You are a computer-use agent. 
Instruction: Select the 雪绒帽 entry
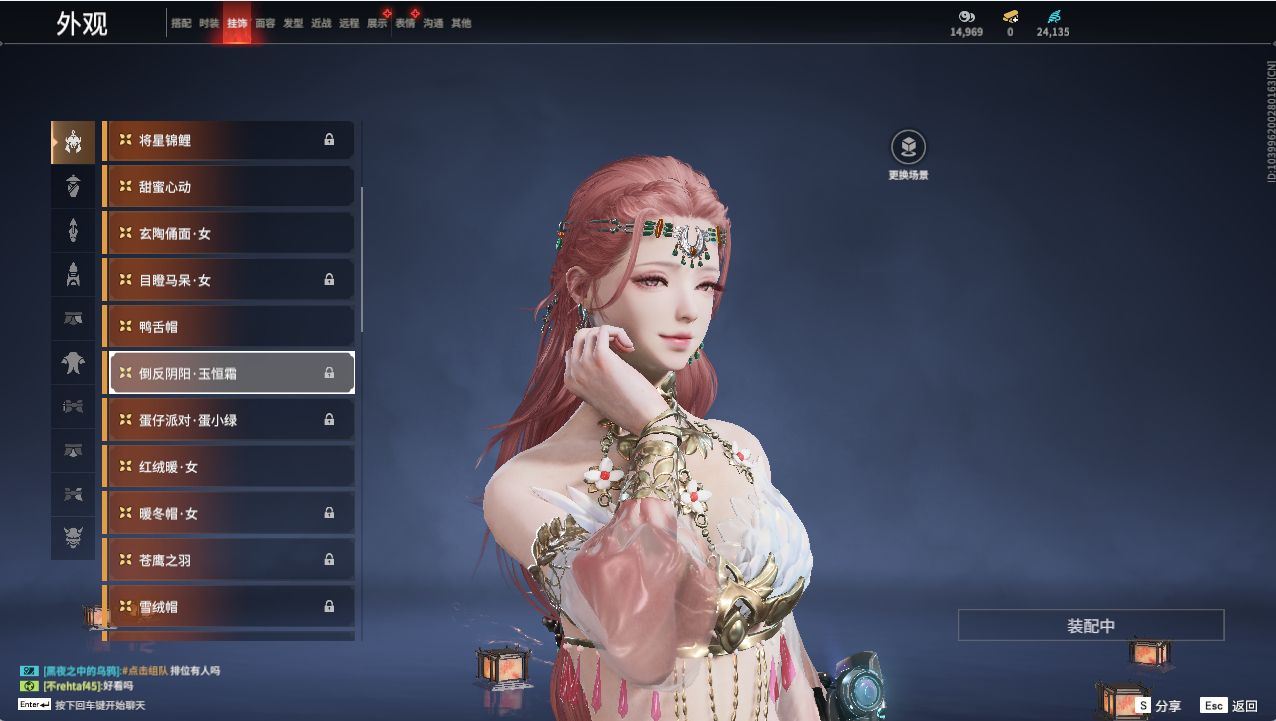229,607
